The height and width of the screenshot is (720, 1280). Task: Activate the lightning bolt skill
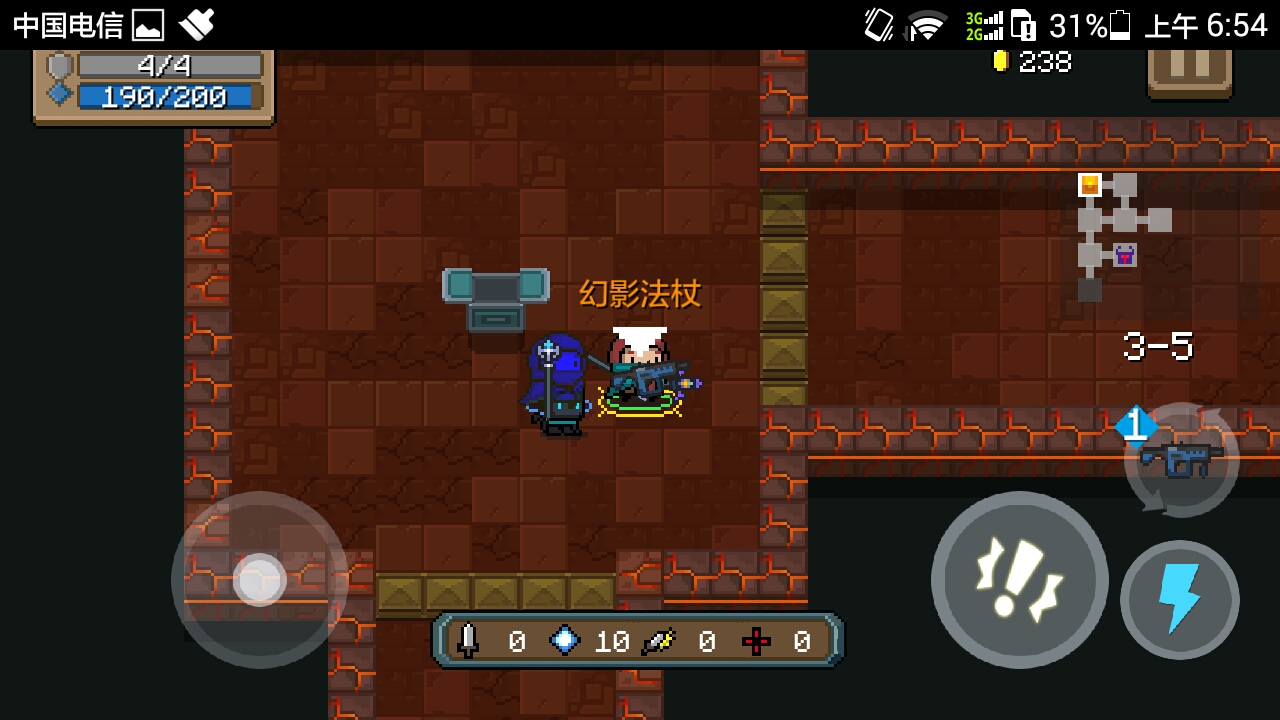tap(1179, 600)
